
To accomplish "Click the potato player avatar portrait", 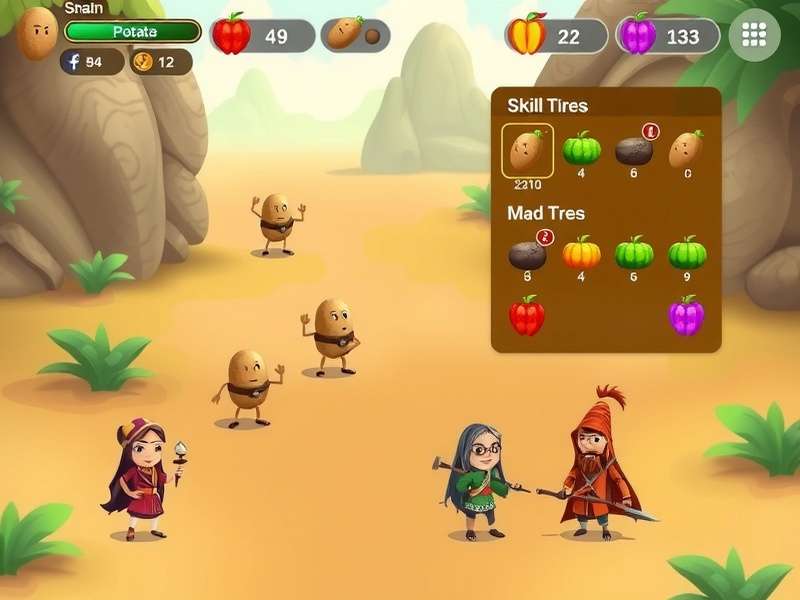I will click(x=37, y=33).
